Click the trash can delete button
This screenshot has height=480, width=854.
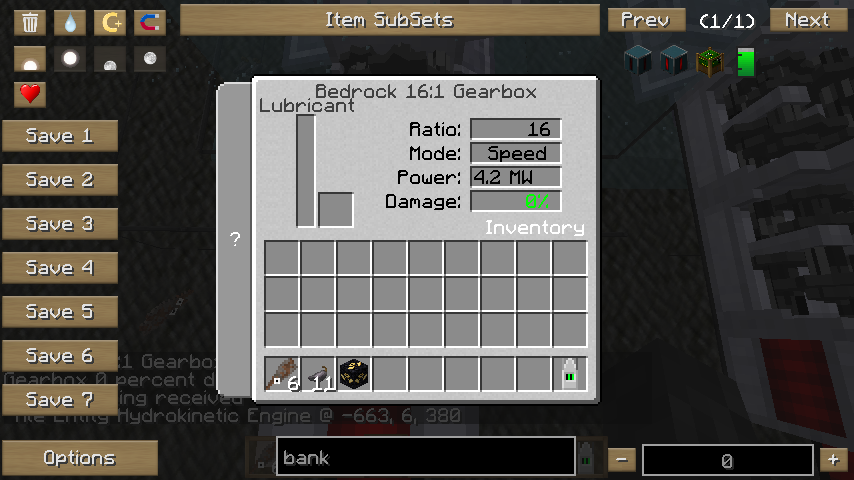click(30, 22)
